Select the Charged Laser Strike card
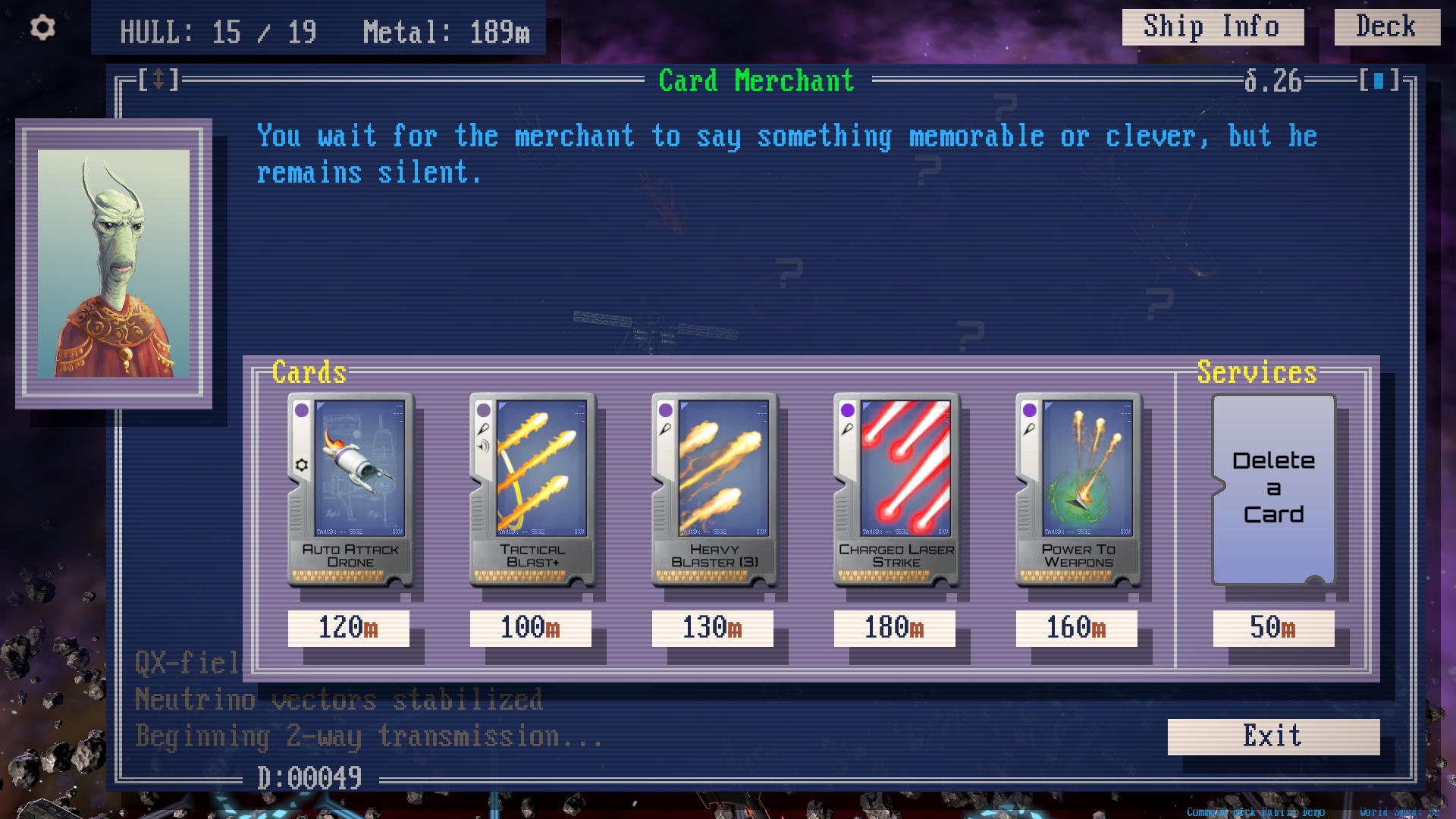Image resolution: width=1456 pixels, height=819 pixels. 896,490
